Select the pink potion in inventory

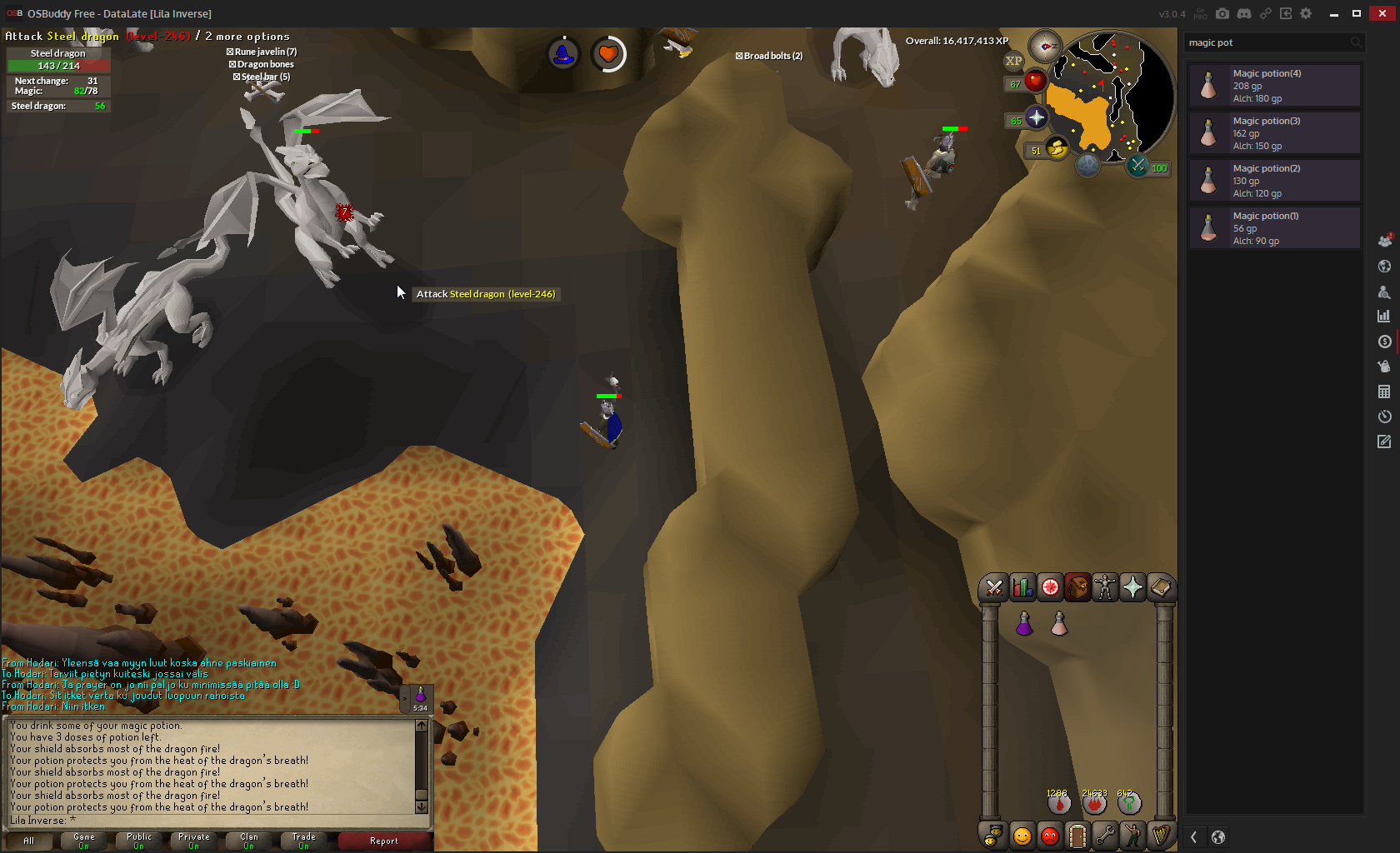[x=1059, y=623]
